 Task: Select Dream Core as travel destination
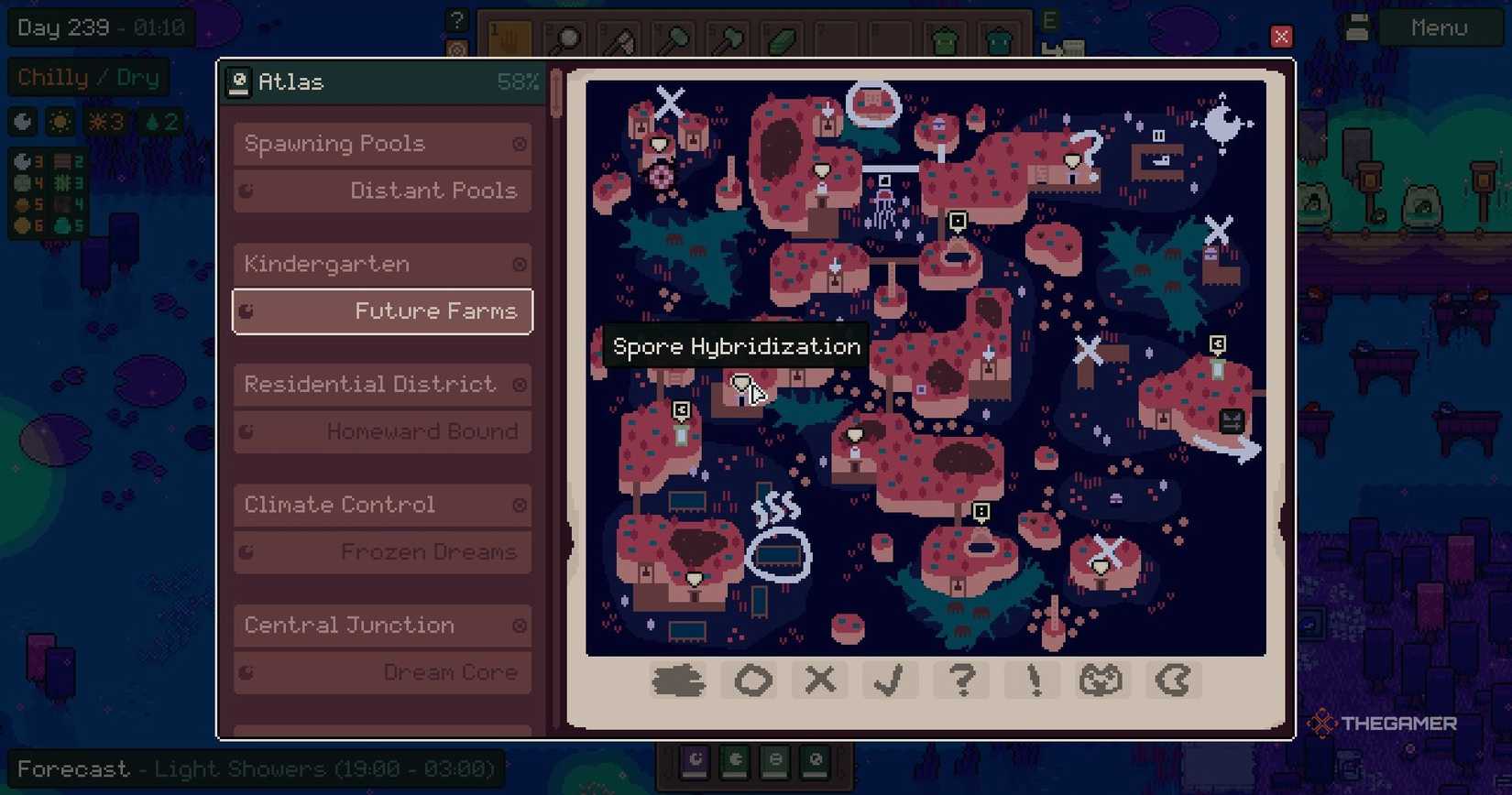click(451, 672)
